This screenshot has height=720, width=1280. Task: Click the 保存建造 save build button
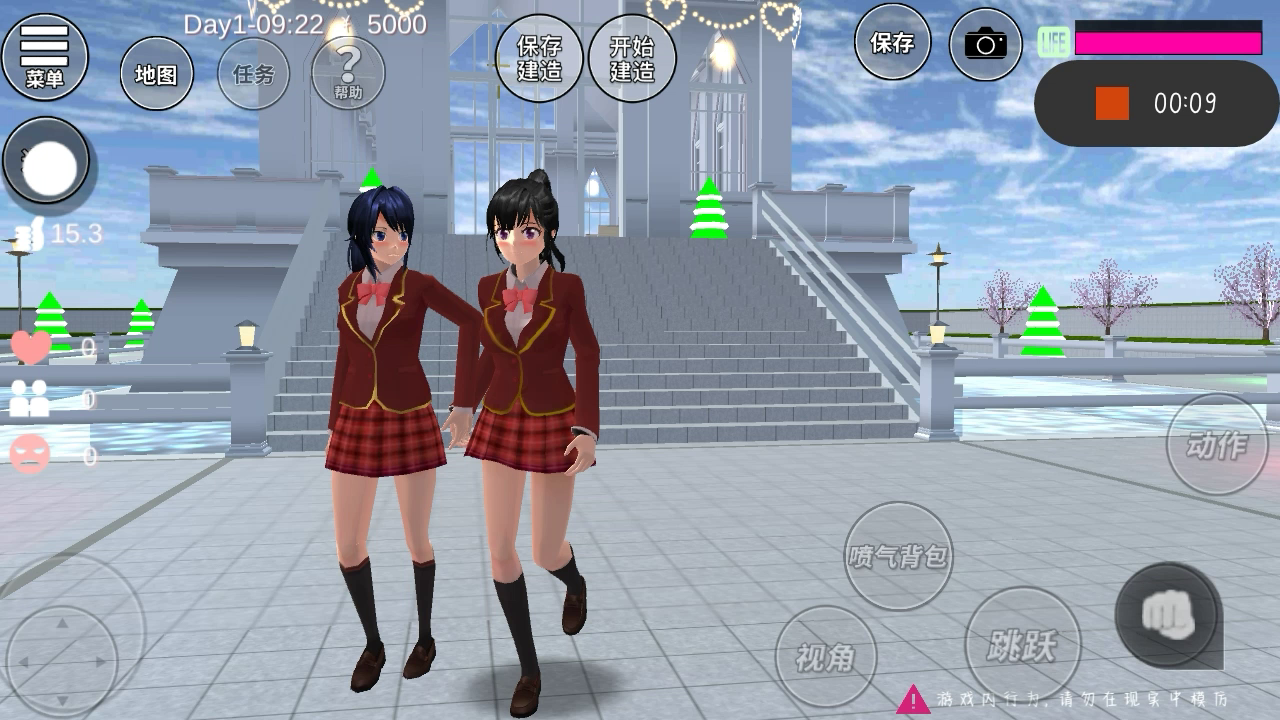(x=539, y=58)
